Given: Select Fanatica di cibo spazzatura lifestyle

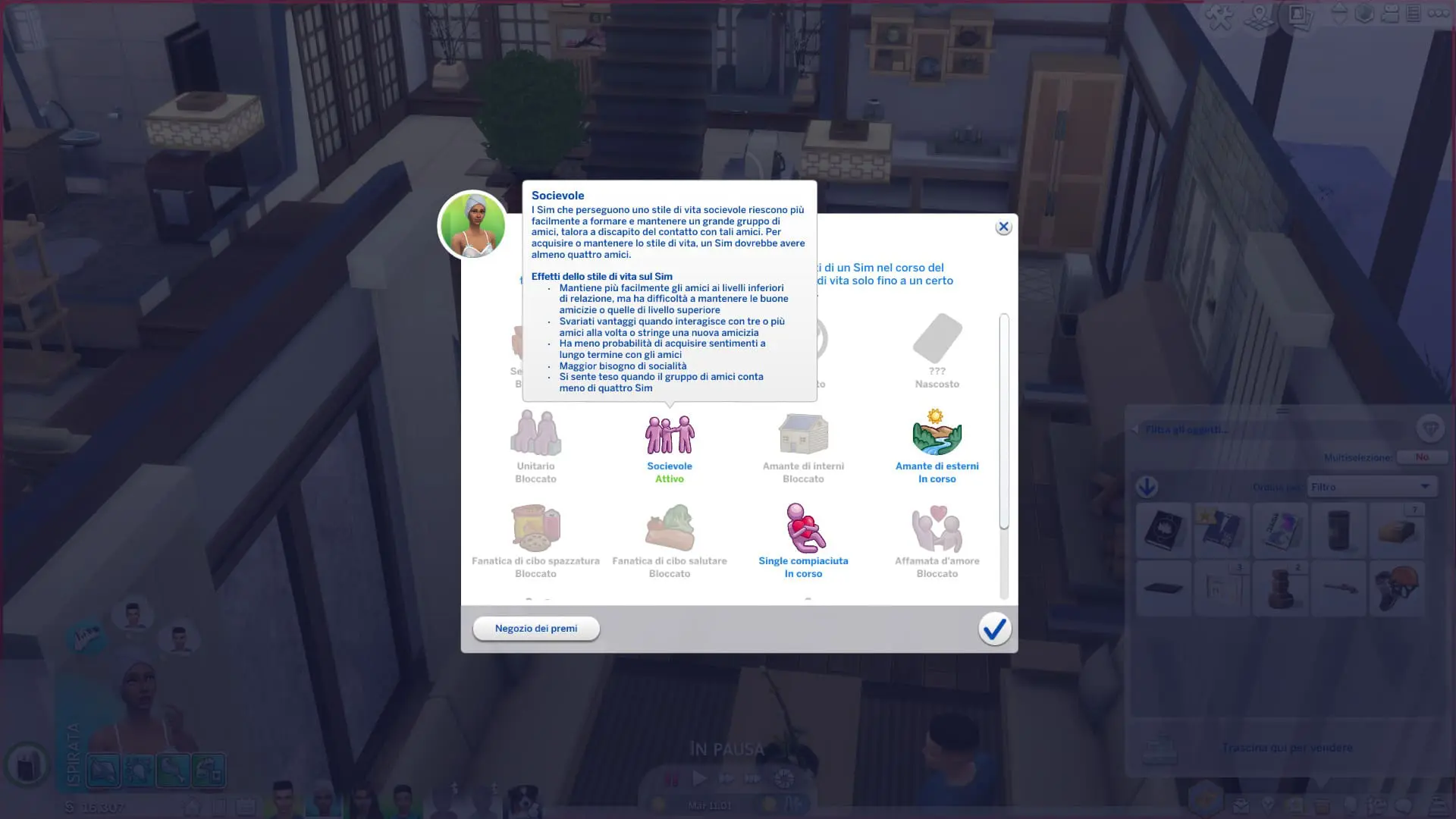Looking at the screenshot, I should click(535, 528).
